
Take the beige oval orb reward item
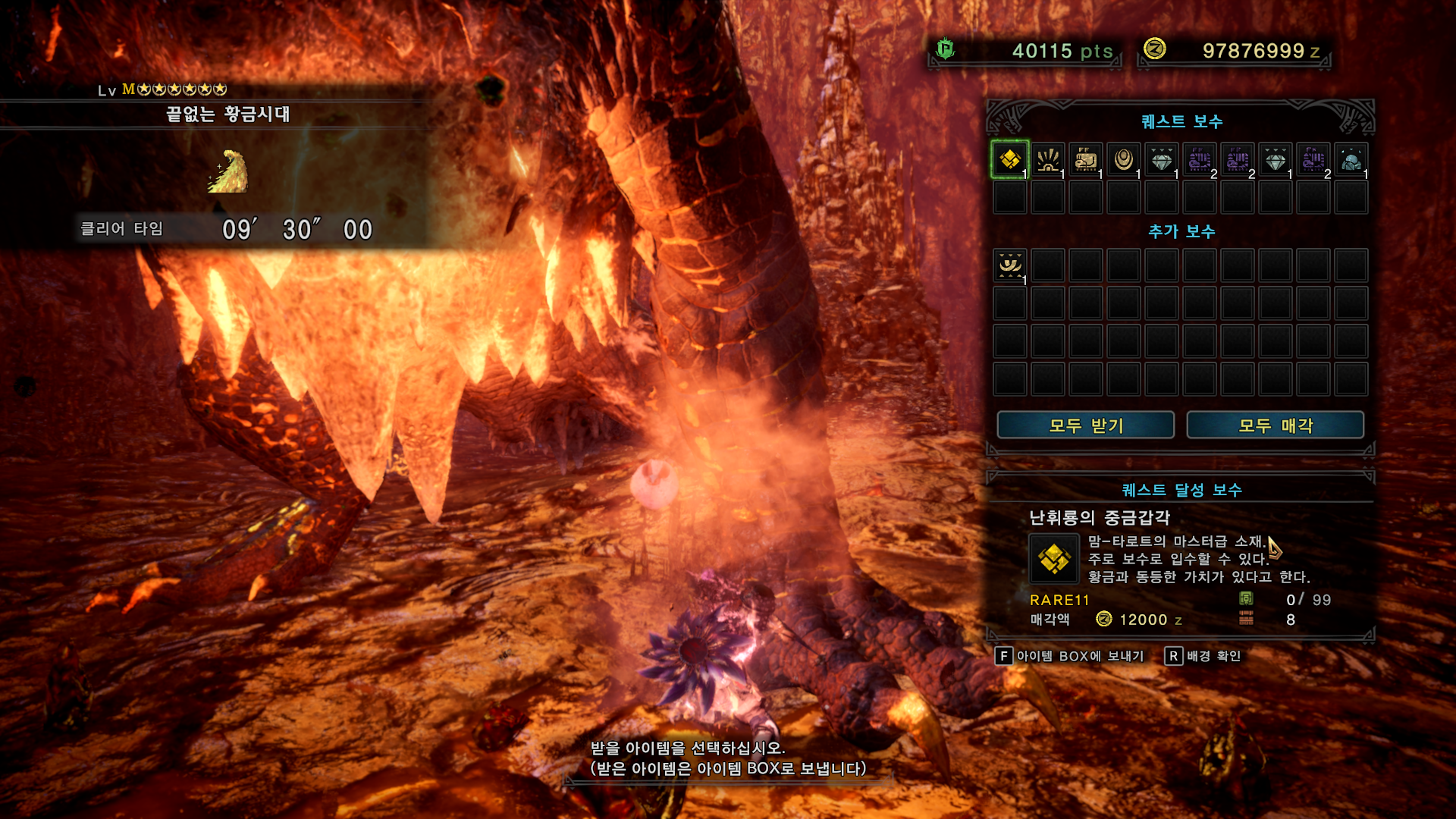point(1123,160)
